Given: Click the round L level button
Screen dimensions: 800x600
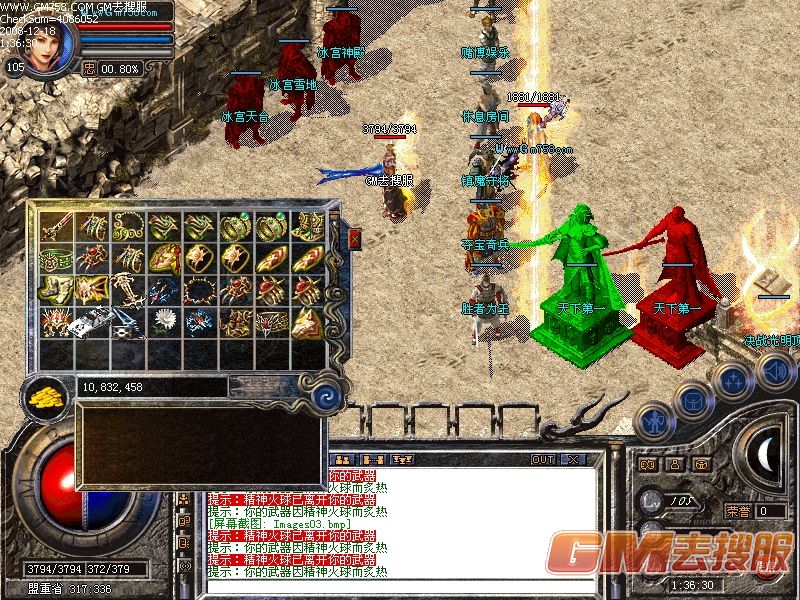Looking at the screenshot, I should coord(650,500).
